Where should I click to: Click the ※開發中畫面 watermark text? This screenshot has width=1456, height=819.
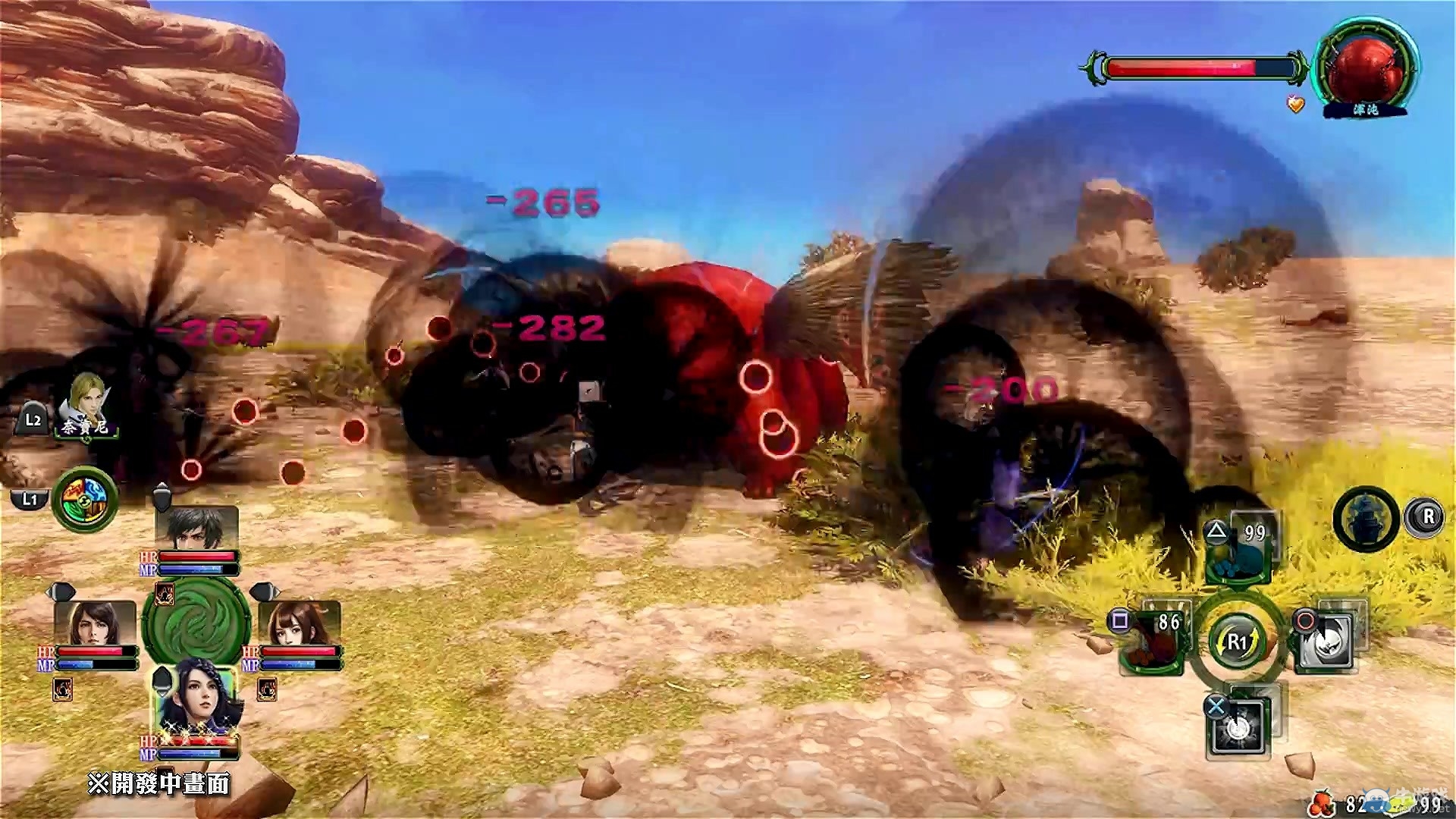[x=158, y=783]
